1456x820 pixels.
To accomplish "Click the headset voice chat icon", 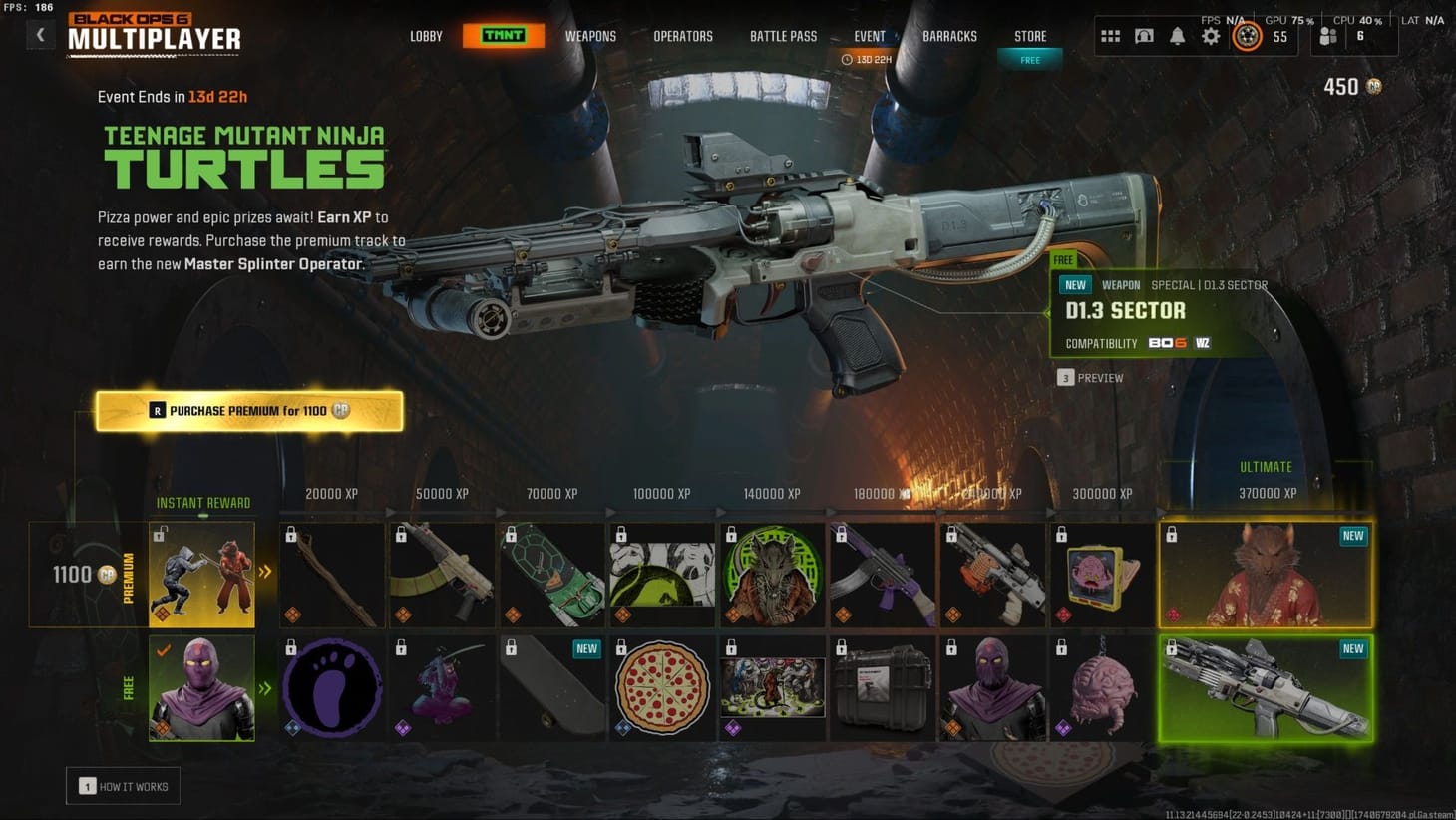I will point(1144,35).
